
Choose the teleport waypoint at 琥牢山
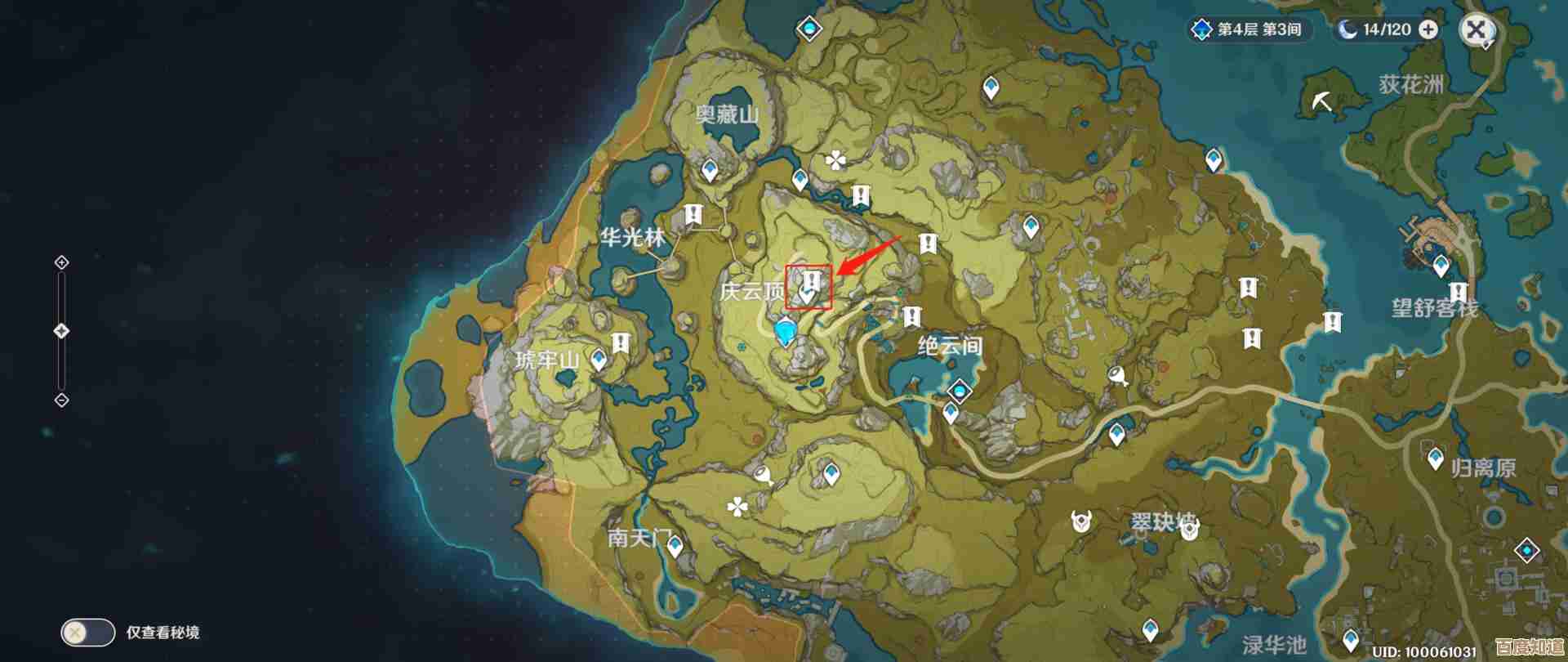tap(599, 359)
